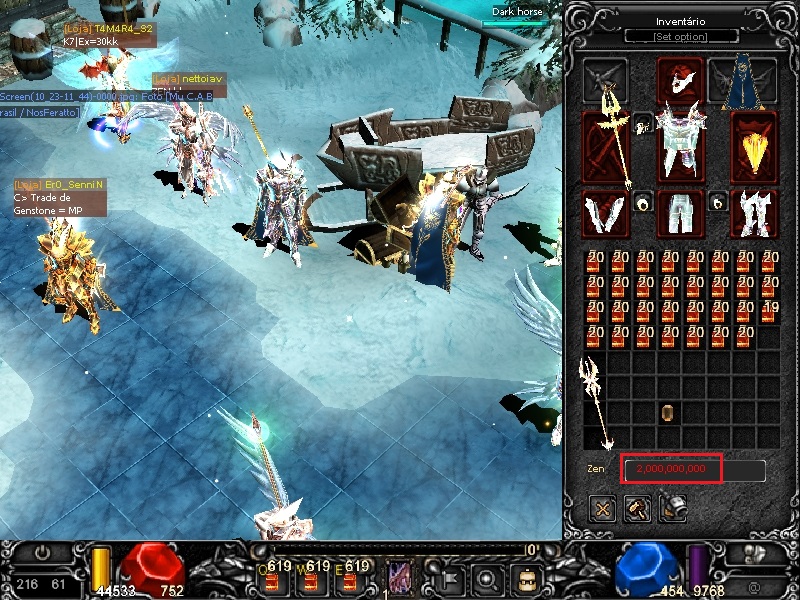The width and height of the screenshot is (800, 600).
Task: Open the hammer repair button
Action: (637, 510)
